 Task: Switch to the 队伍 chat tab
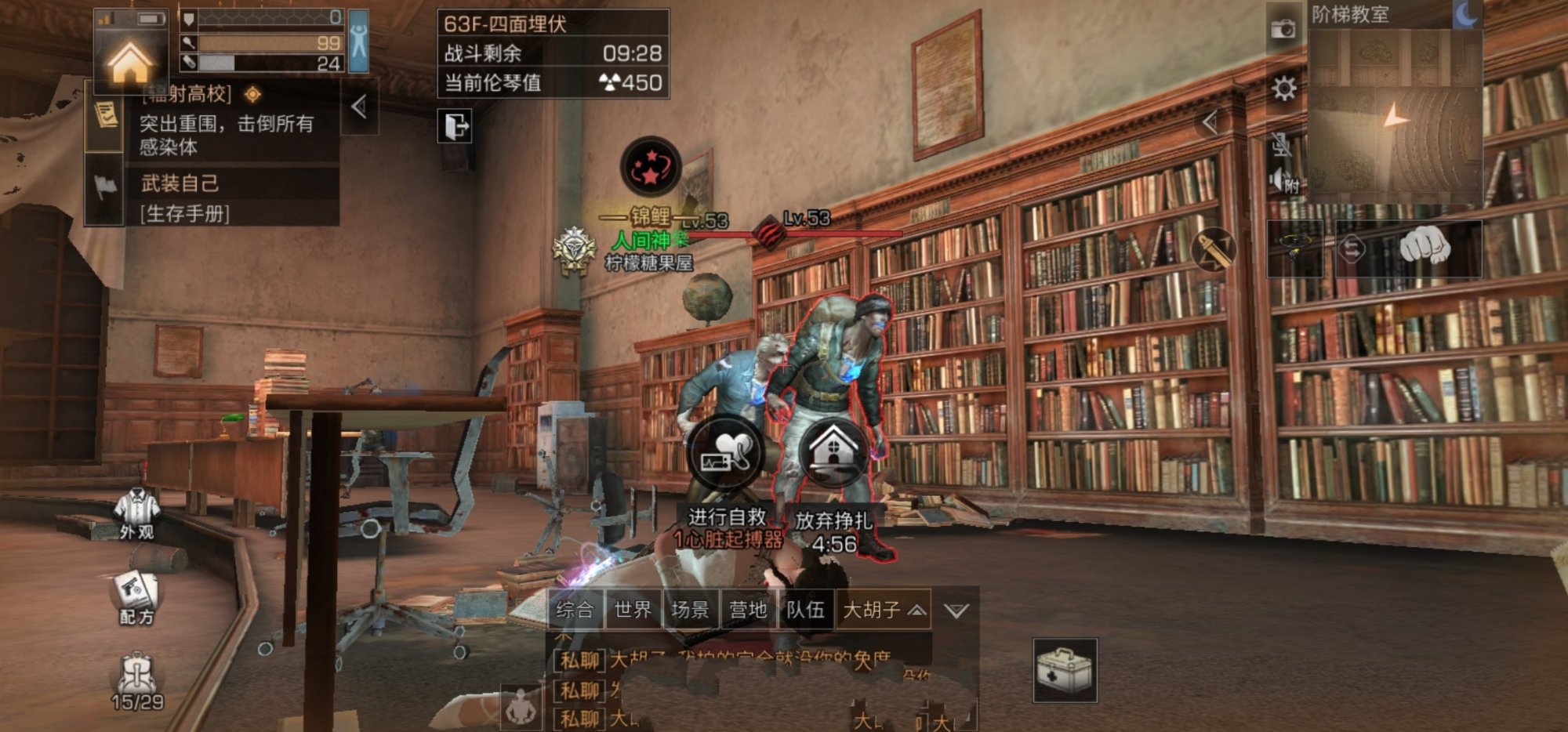click(805, 610)
